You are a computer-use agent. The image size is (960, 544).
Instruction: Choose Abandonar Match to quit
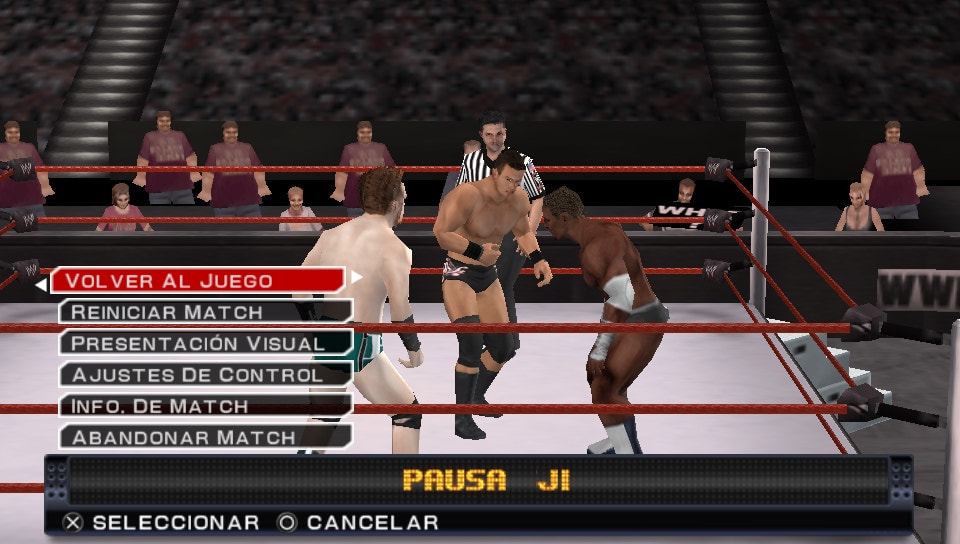pos(204,437)
